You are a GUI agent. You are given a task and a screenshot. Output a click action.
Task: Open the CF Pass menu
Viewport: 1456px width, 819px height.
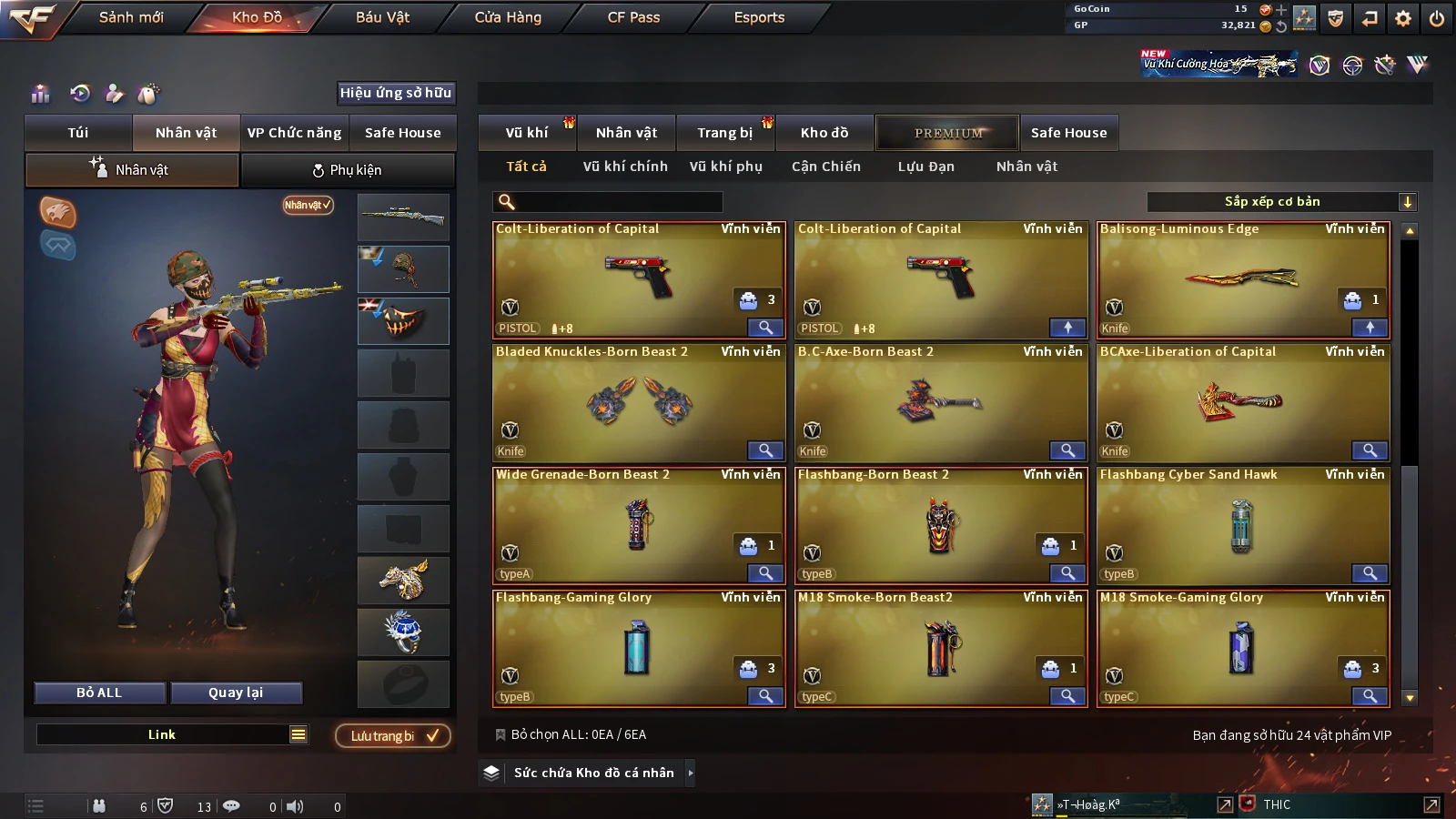coord(633,17)
